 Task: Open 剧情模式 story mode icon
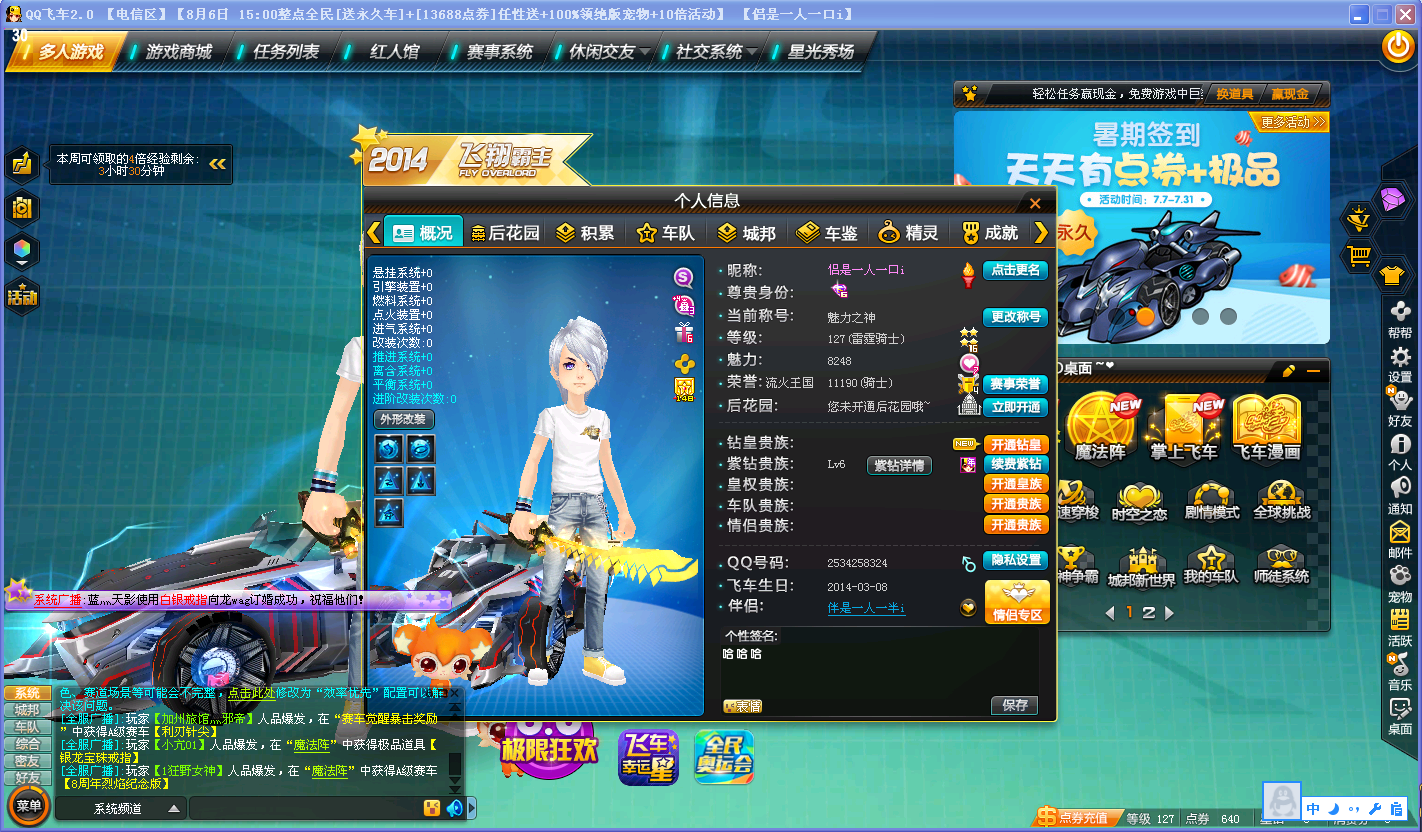pos(1212,500)
